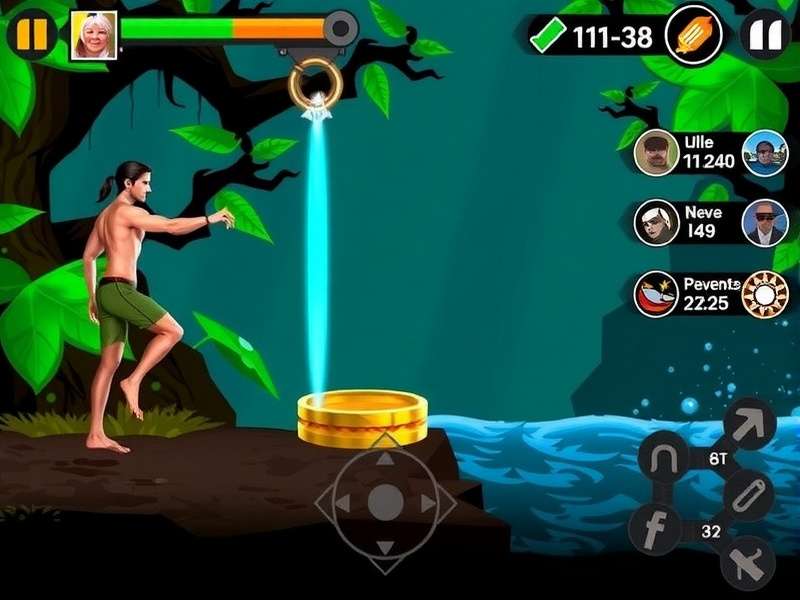The width and height of the screenshot is (800, 600).
Task: Tap the diagonal arrow action button
Action: pos(749,423)
